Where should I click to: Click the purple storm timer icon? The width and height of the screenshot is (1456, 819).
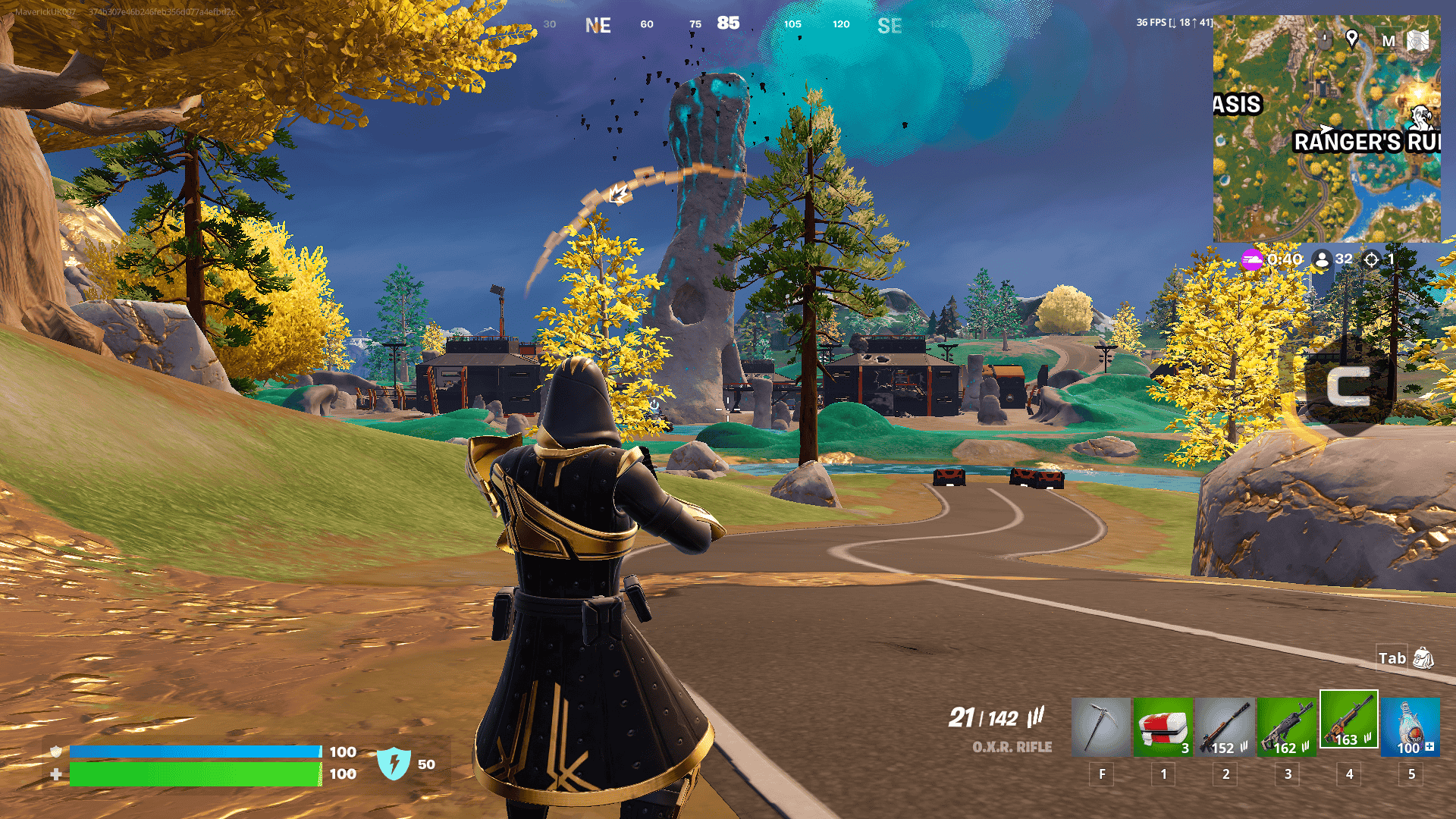click(x=1252, y=259)
